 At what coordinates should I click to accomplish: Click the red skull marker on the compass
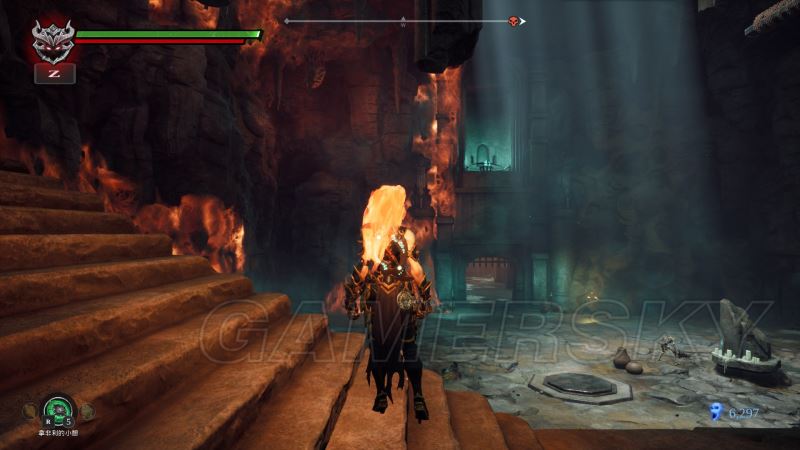pyautogui.click(x=514, y=21)
